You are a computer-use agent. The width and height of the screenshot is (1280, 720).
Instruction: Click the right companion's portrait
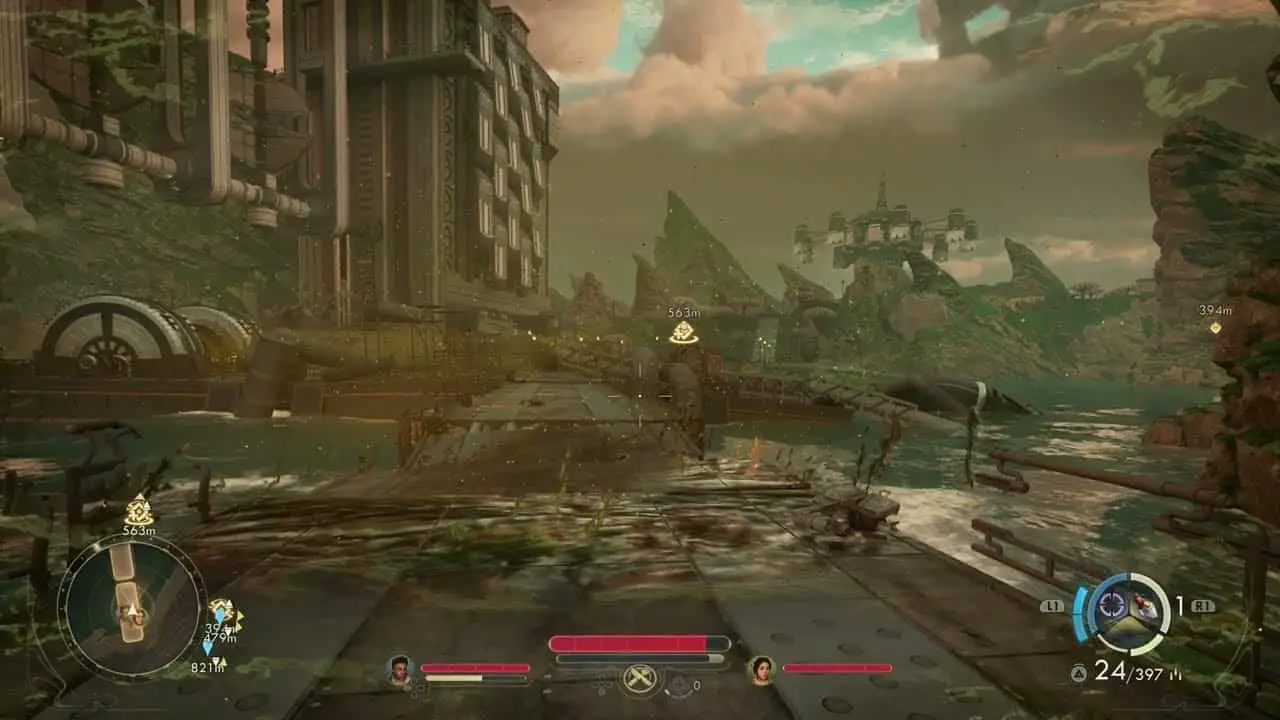coord(761,669)
